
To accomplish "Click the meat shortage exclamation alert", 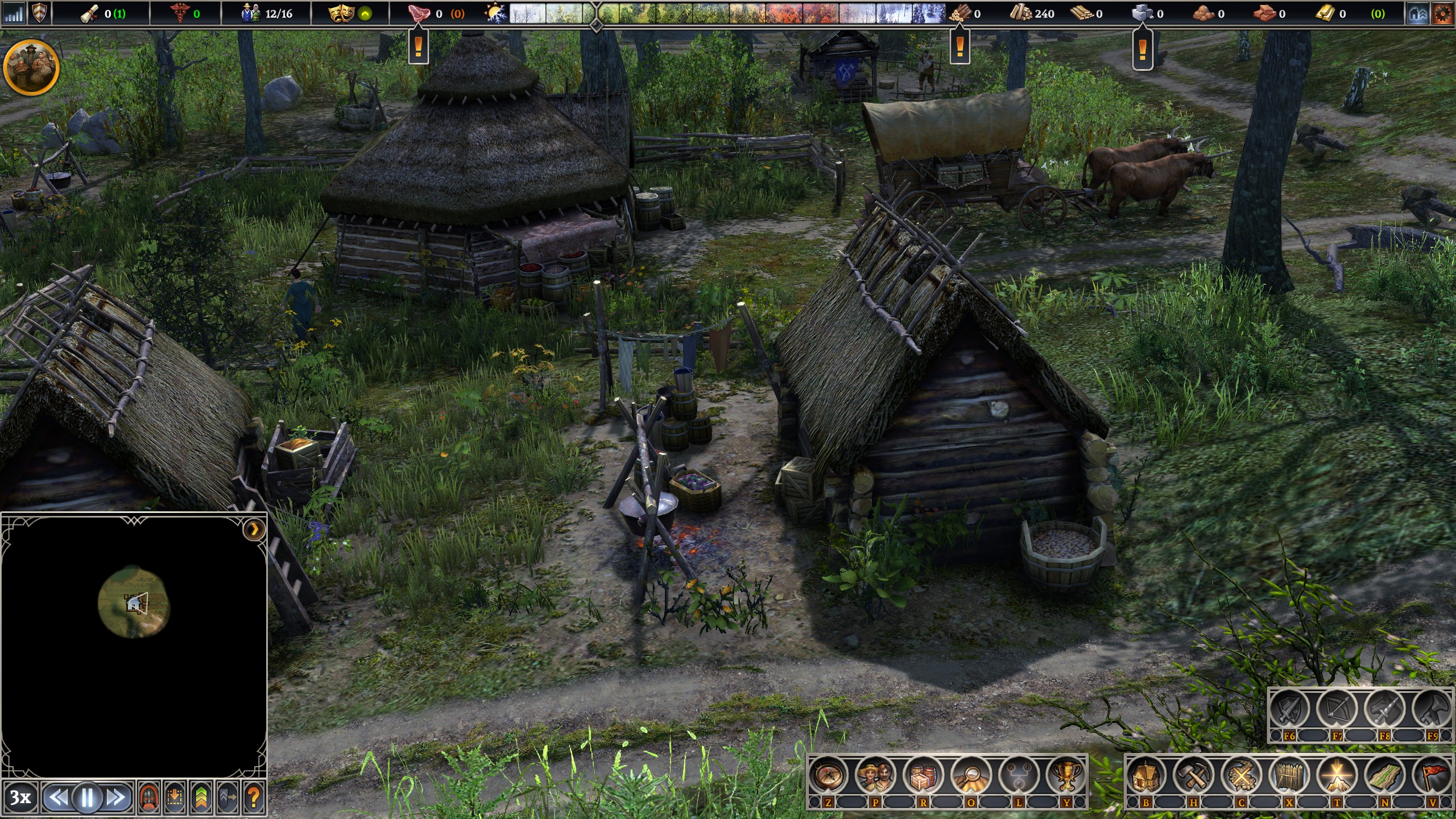I will click(x=419, y=47).
